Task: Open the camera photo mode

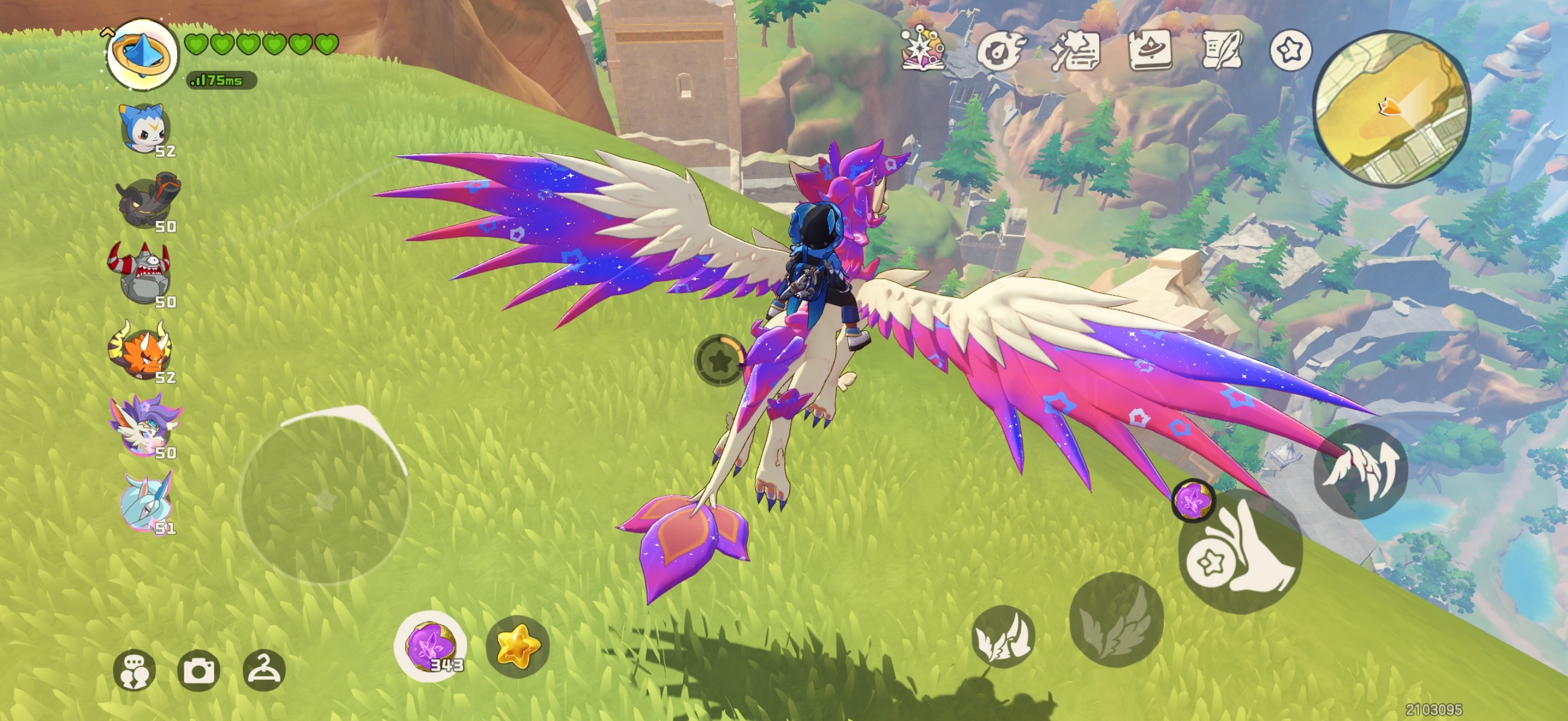Action: [x=198, y=671]
